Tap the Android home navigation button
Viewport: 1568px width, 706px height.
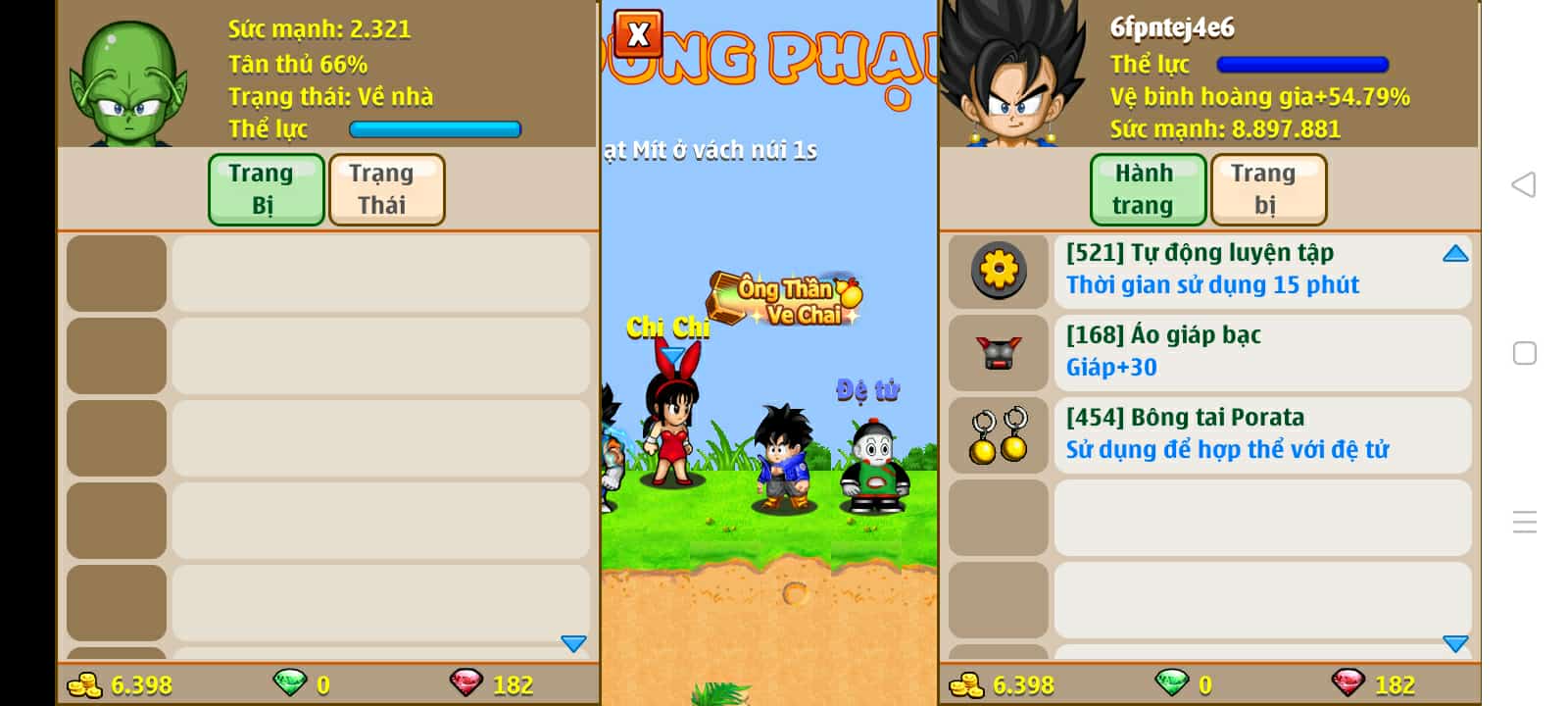point(1524,353)
